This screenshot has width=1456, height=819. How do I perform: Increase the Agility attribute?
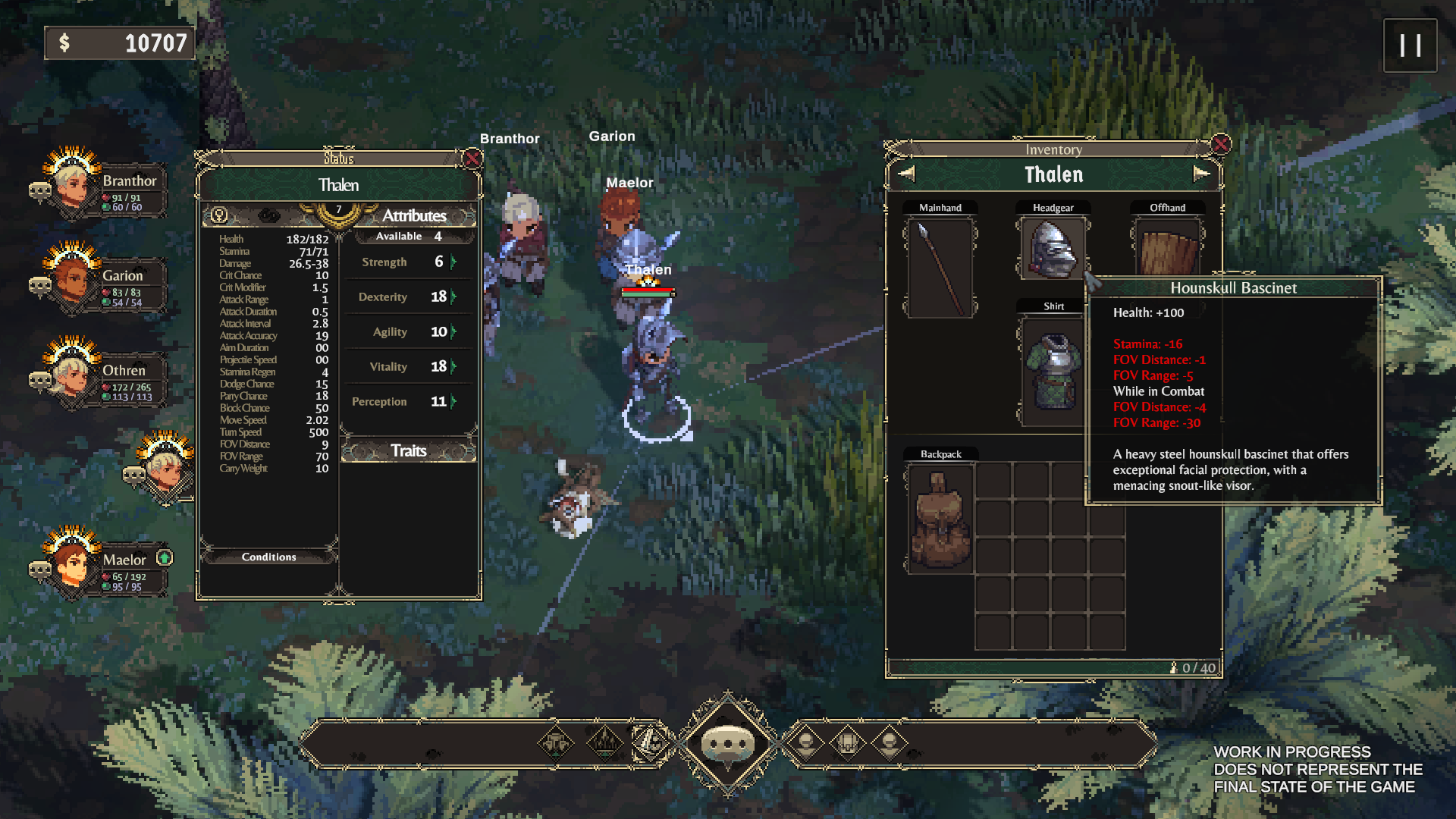click(x=453, y=332)
